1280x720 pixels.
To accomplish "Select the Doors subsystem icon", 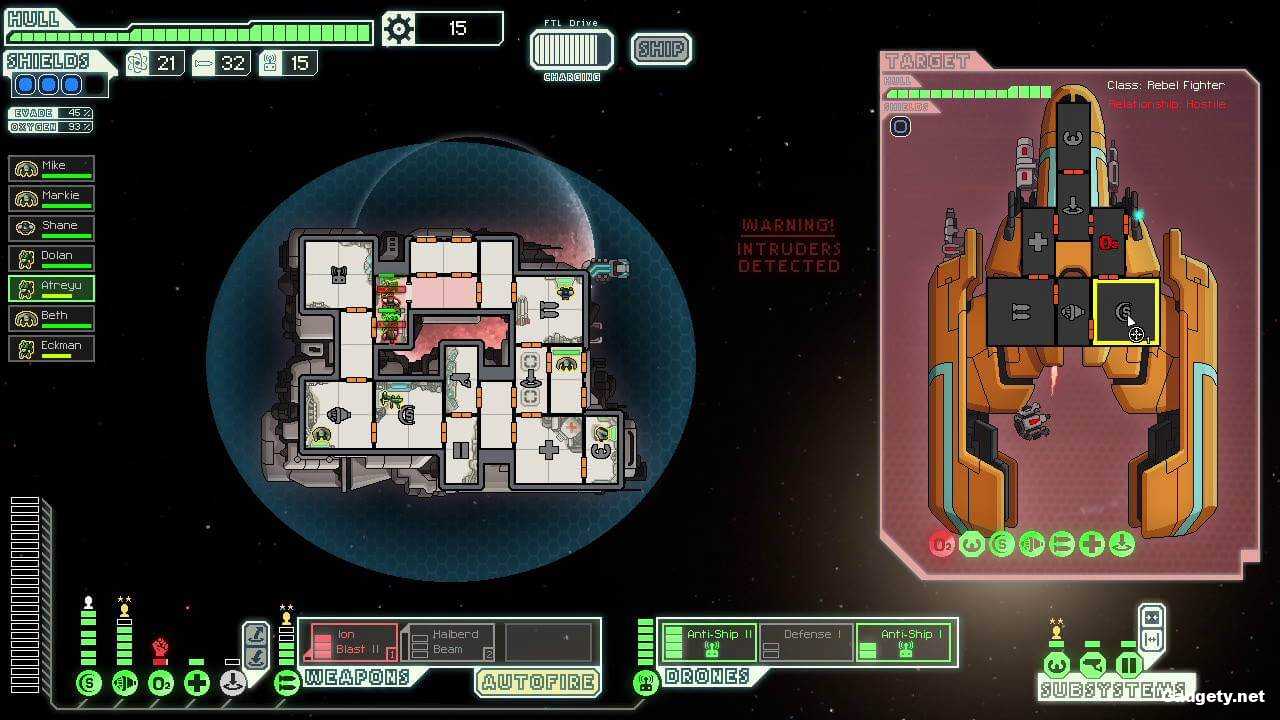I will (1129, 664).
